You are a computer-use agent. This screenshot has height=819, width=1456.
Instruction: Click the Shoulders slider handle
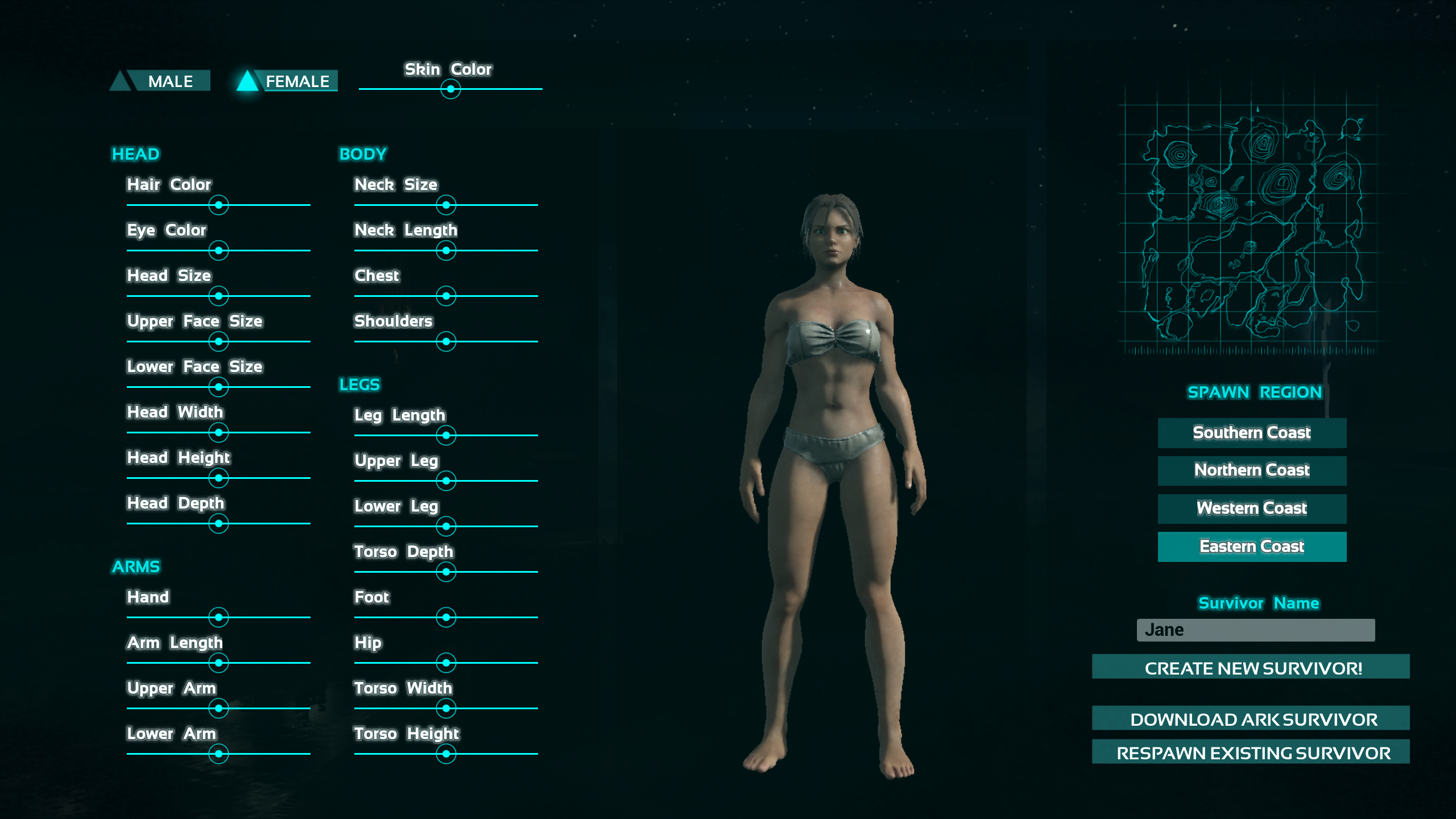tap(446, 342)
